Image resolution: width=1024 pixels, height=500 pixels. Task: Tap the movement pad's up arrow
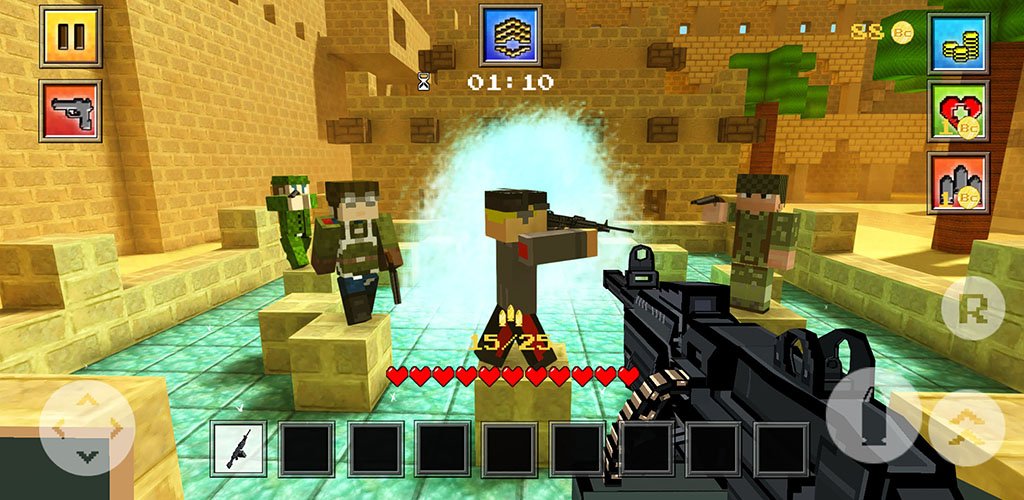(x=87, y=402)
